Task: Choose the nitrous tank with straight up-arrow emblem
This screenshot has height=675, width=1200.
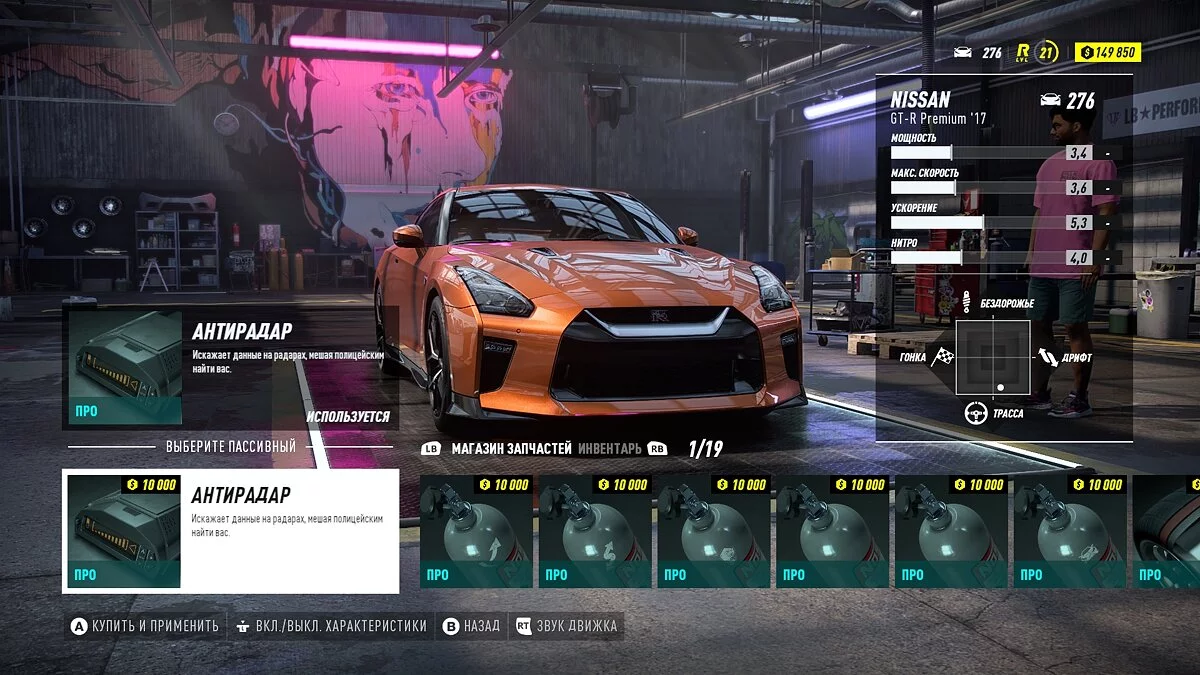Action: tap(476, 531)
